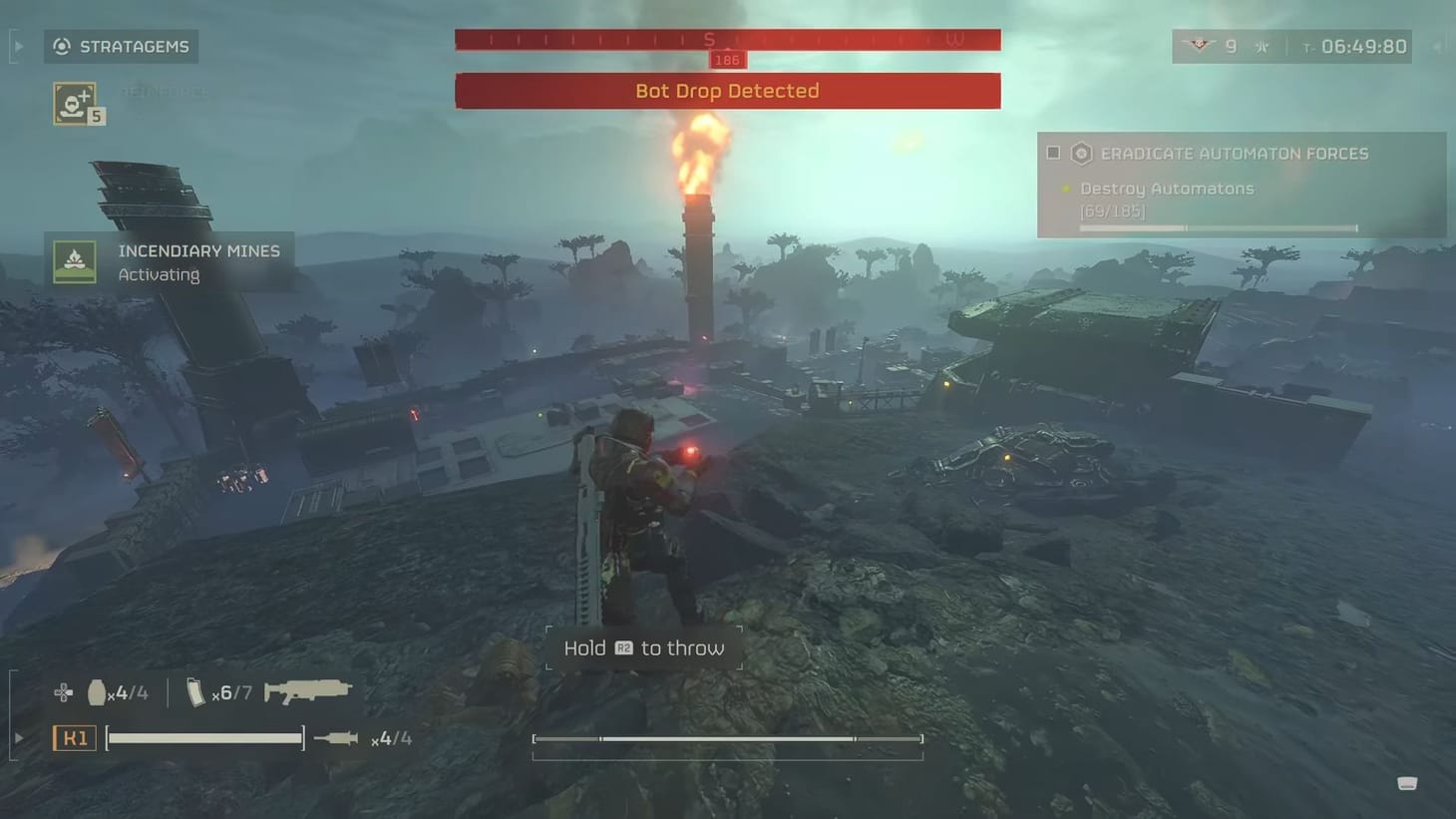The width and height of the screenshot is (1456, 819).
Task: Toggle the K1 ammo indicator box
Action: pyautogui.click(x=74, y=737)
